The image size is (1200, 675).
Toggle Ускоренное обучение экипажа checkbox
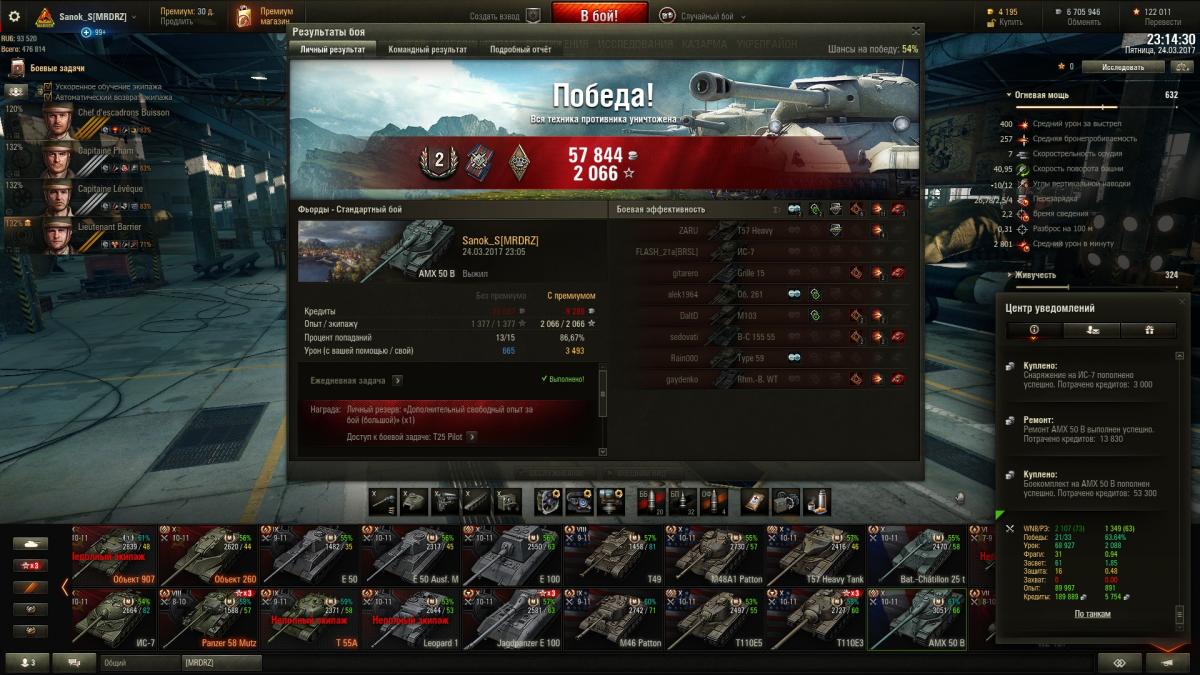point(47,87)
